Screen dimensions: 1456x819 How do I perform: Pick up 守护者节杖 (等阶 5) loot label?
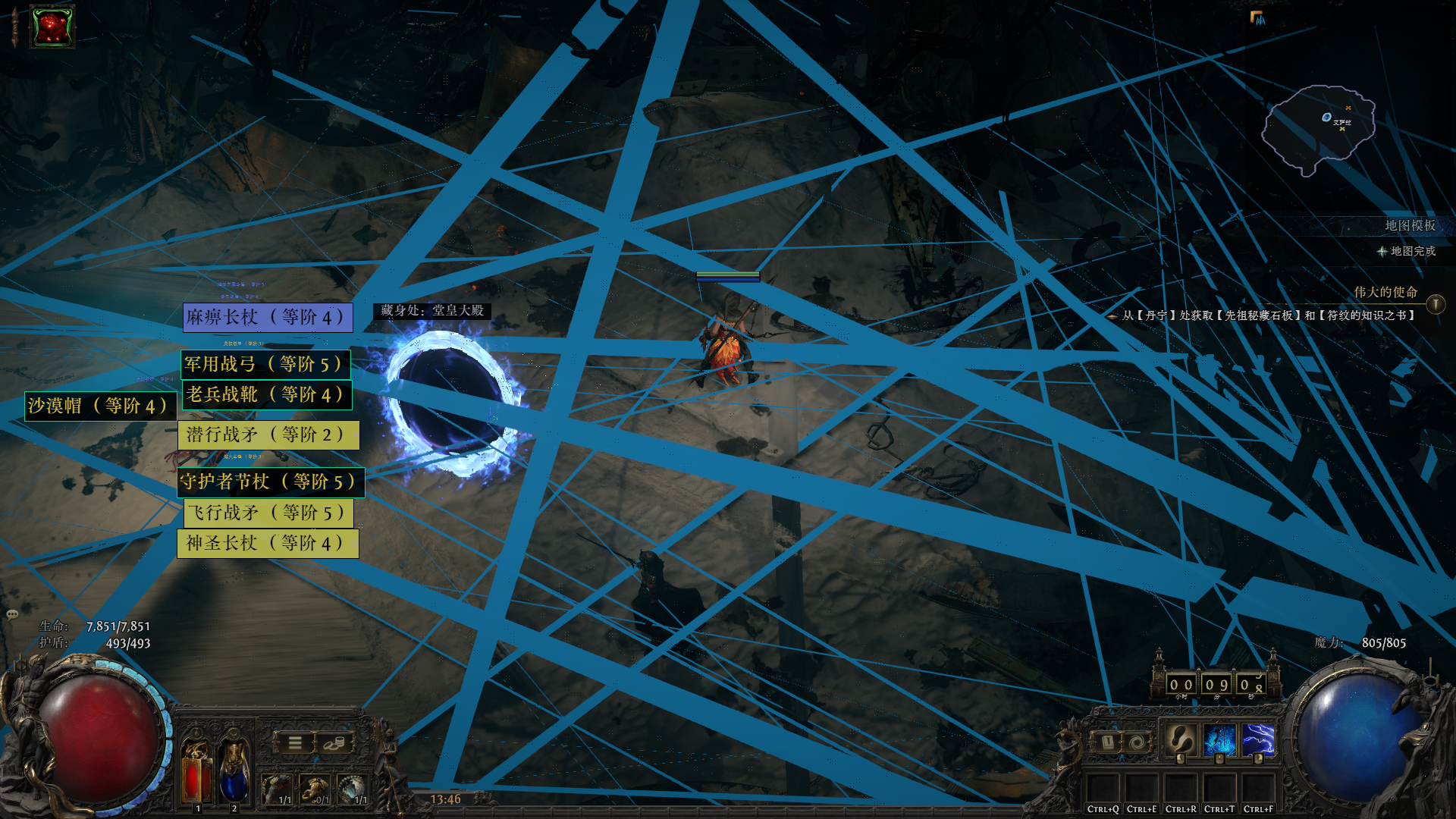coord(270,482)
